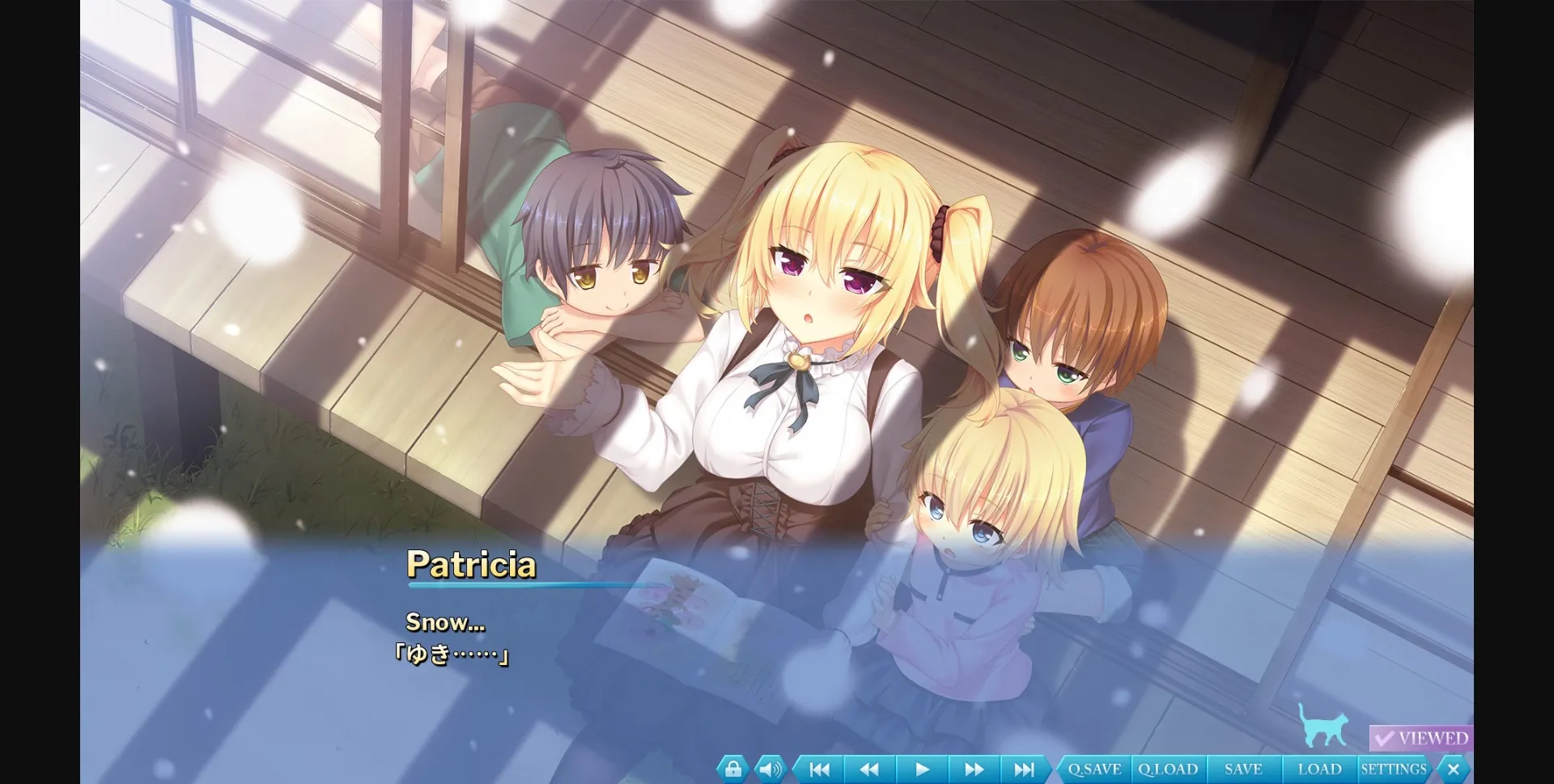Click the skip-to-beginning icon
This screenshot has height=784, width=1554.
coord(817,769)
